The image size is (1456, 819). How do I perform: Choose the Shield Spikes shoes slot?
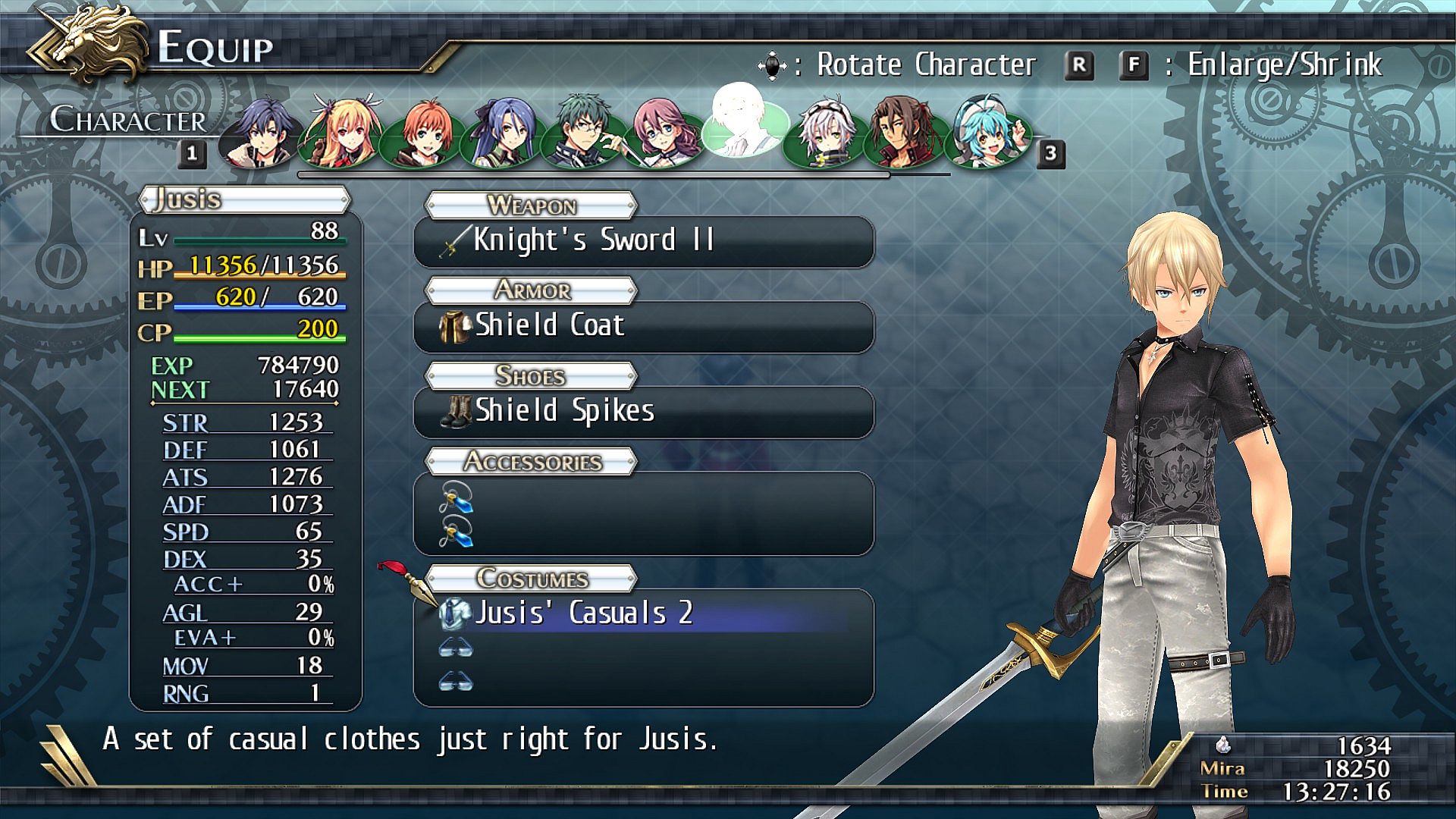(643, 412)
